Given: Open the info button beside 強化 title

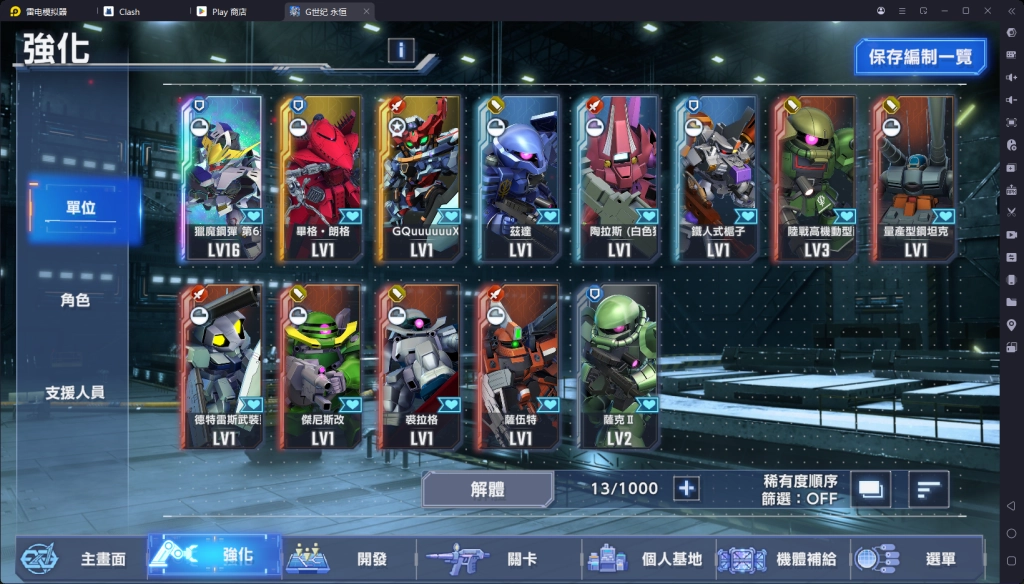Looking at the screenshot, I should [401, 49].
